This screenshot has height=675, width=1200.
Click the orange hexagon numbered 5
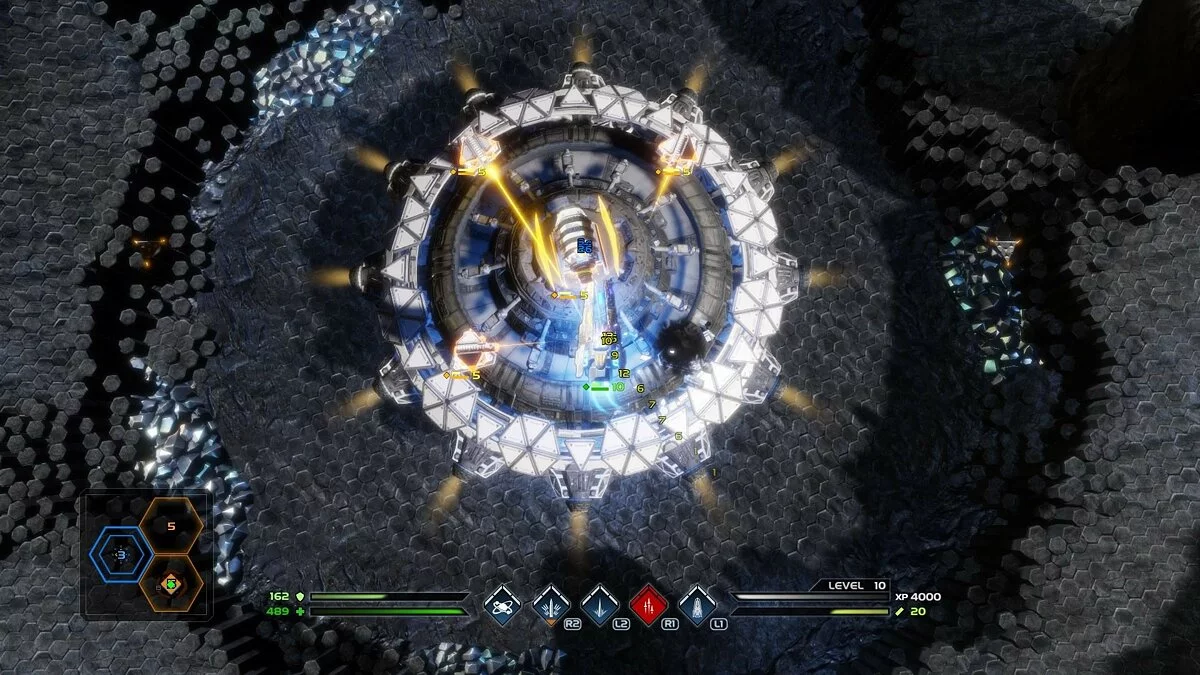171,525
